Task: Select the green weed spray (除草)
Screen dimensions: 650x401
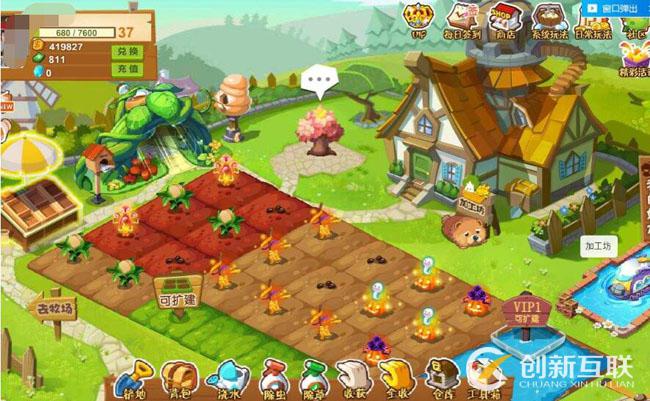Action: point(312,379)
